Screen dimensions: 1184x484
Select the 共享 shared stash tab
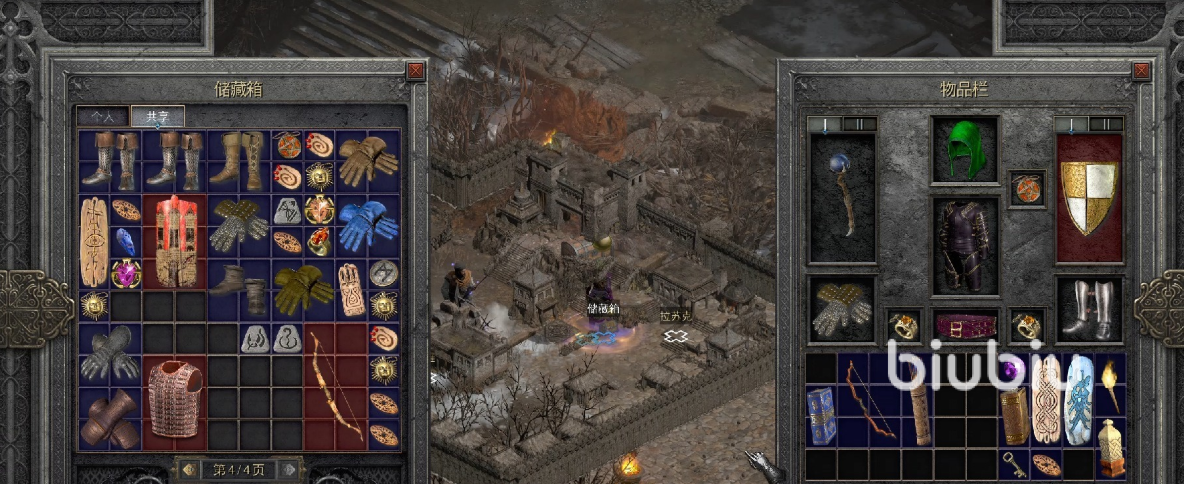click(157, 117)
